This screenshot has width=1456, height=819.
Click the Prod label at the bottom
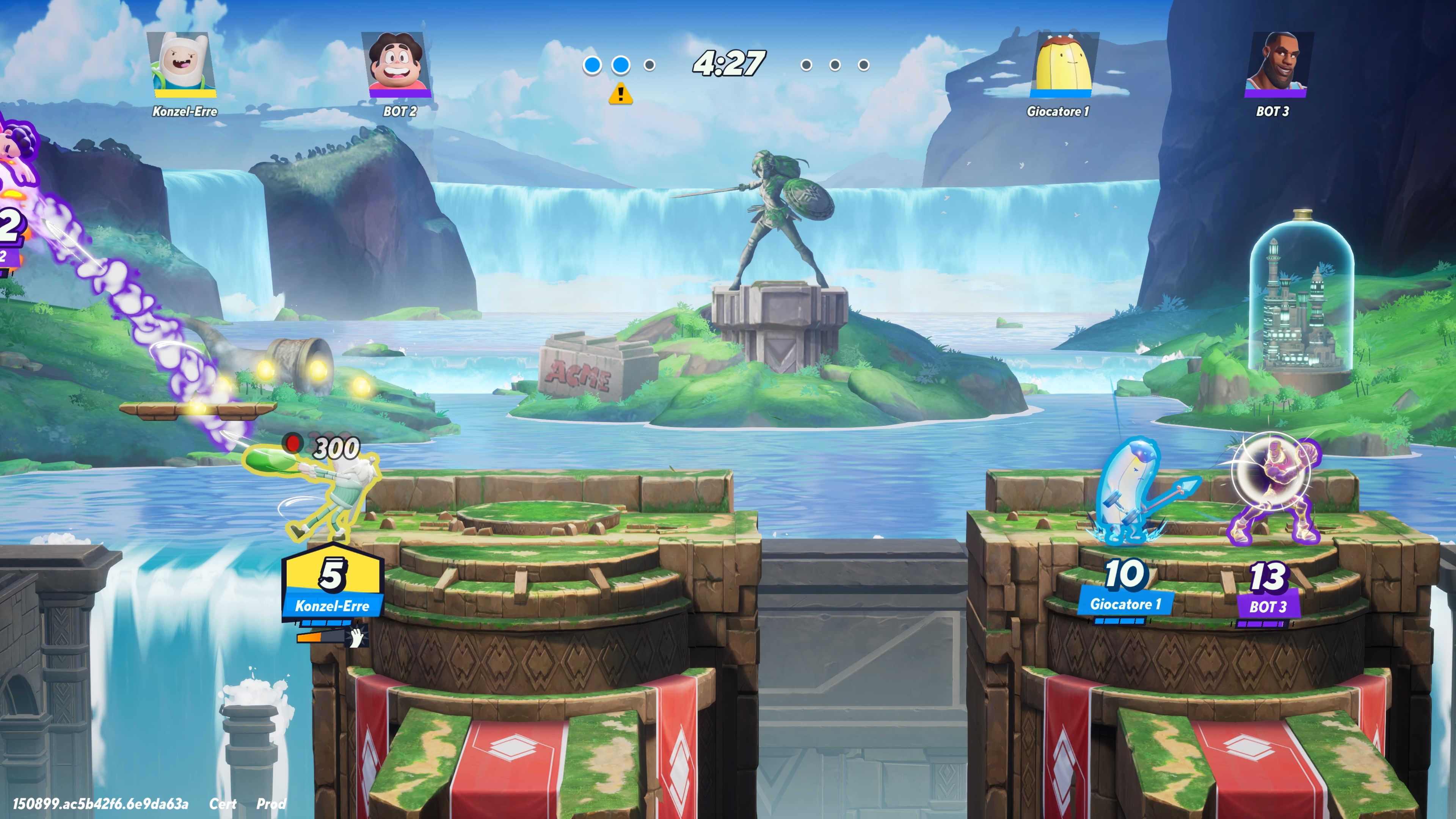tap(272, 804)
